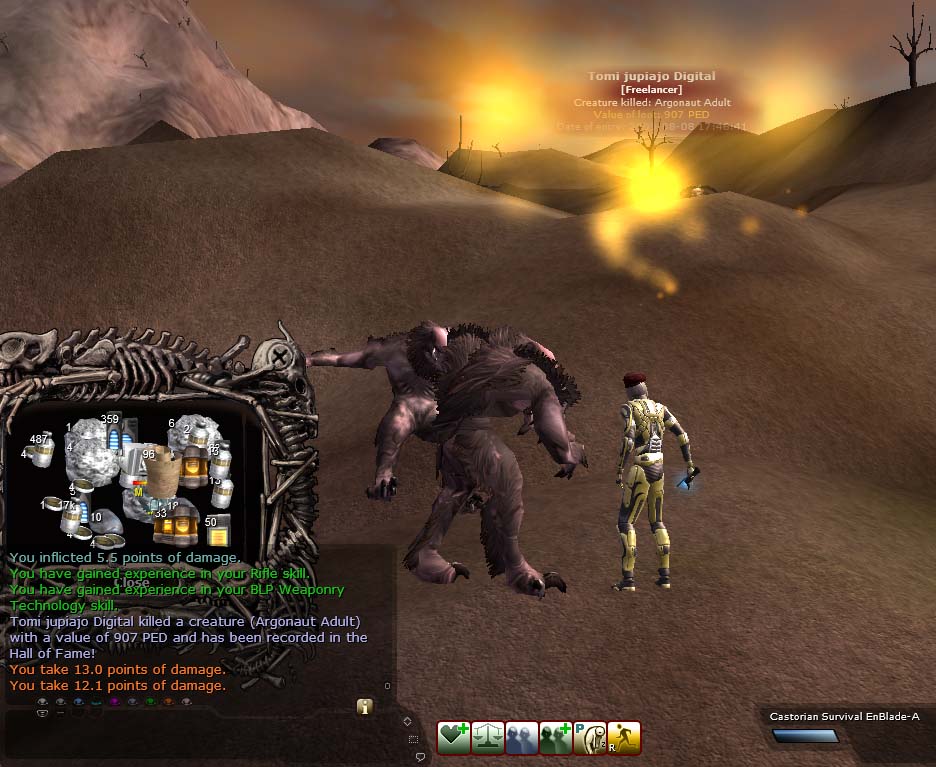Select the blue two-avatars action icon

[x=522, y=738]
